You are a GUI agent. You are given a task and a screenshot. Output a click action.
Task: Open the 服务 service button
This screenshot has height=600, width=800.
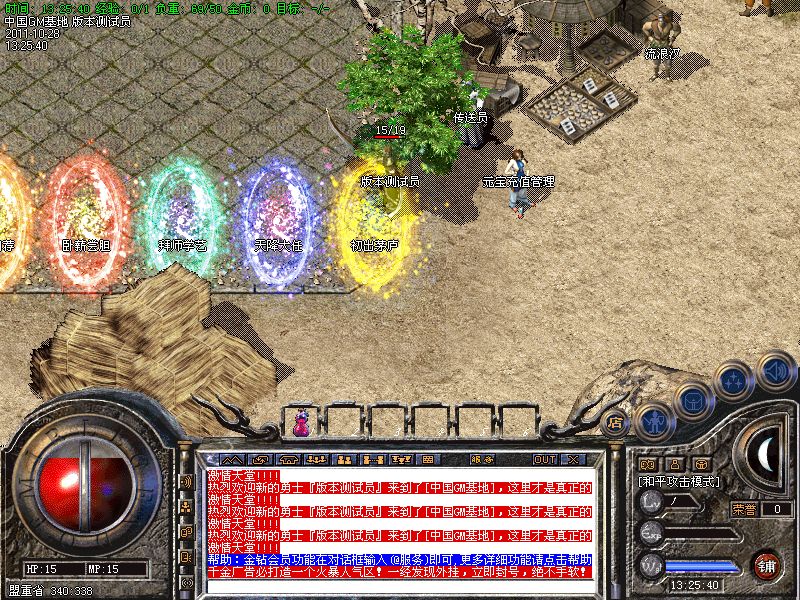482,459
